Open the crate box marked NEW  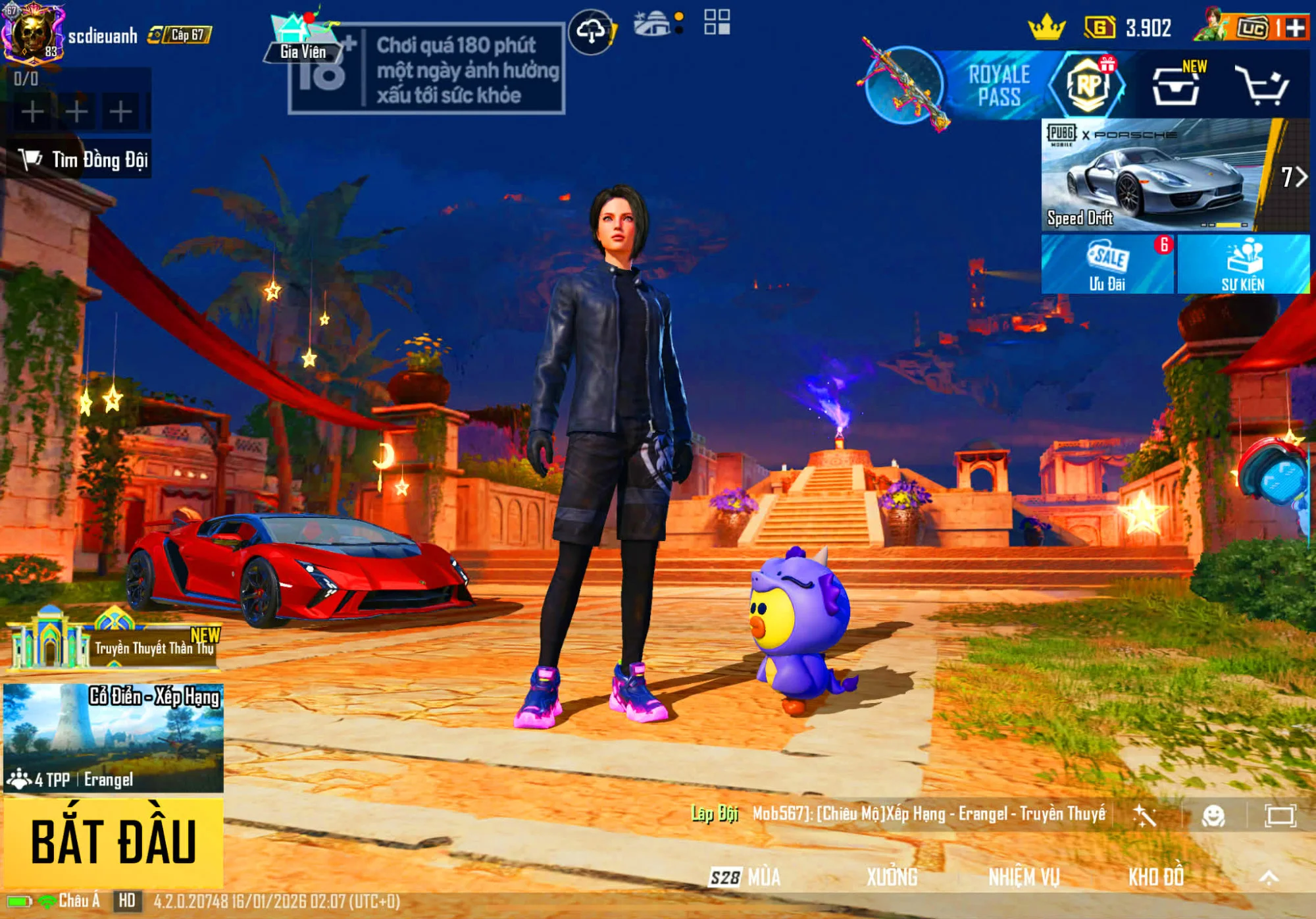pyautogui.click(x=1177, y=86)
